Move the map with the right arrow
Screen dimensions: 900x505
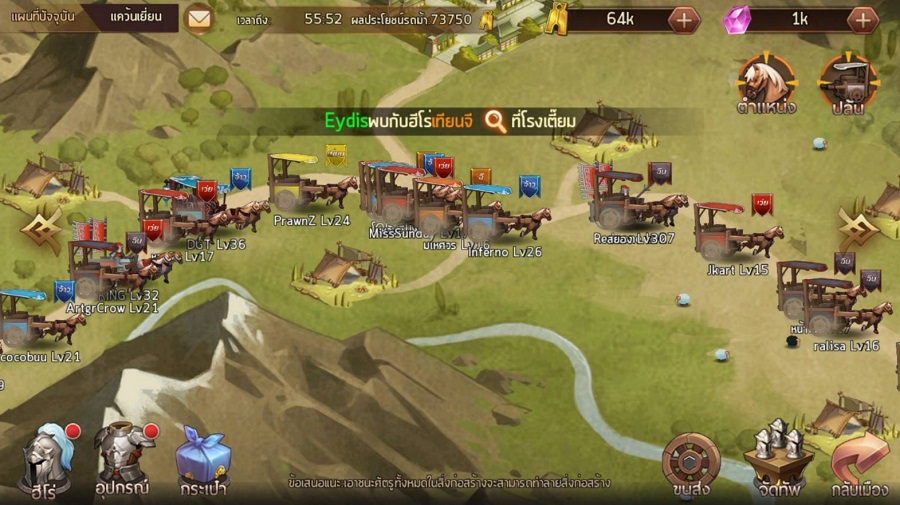pos(859,230)
